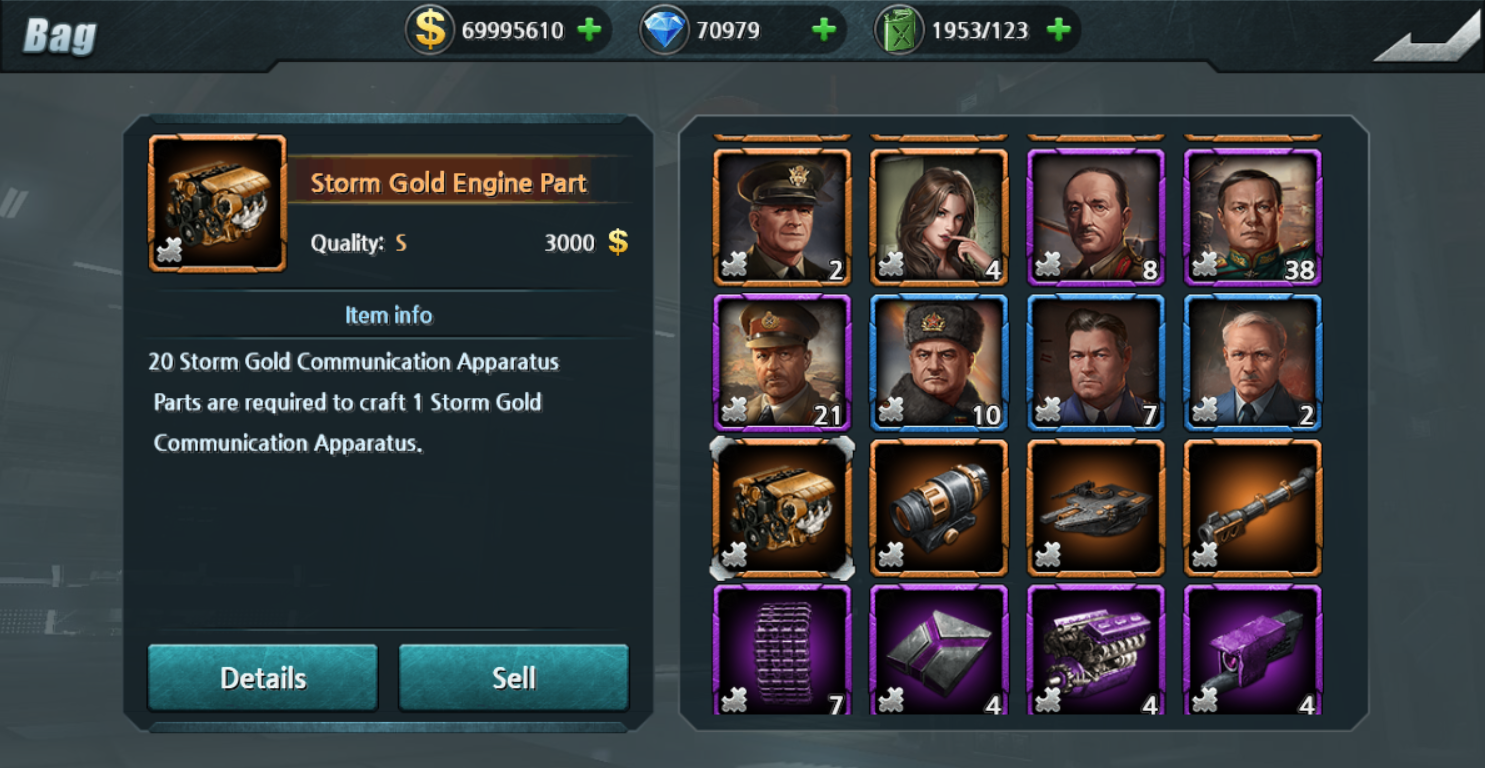Image resolution: width=1485 pixels, height=768 pixels.
Task: Buy more diamonds using the plus button
Action: click(x=823, y=30)
